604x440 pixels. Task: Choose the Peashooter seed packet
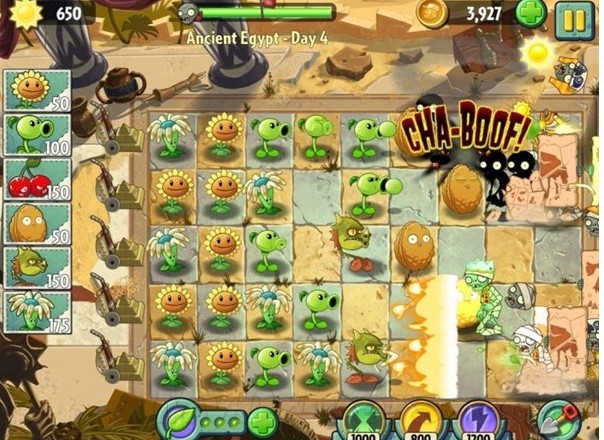(38, 134)
